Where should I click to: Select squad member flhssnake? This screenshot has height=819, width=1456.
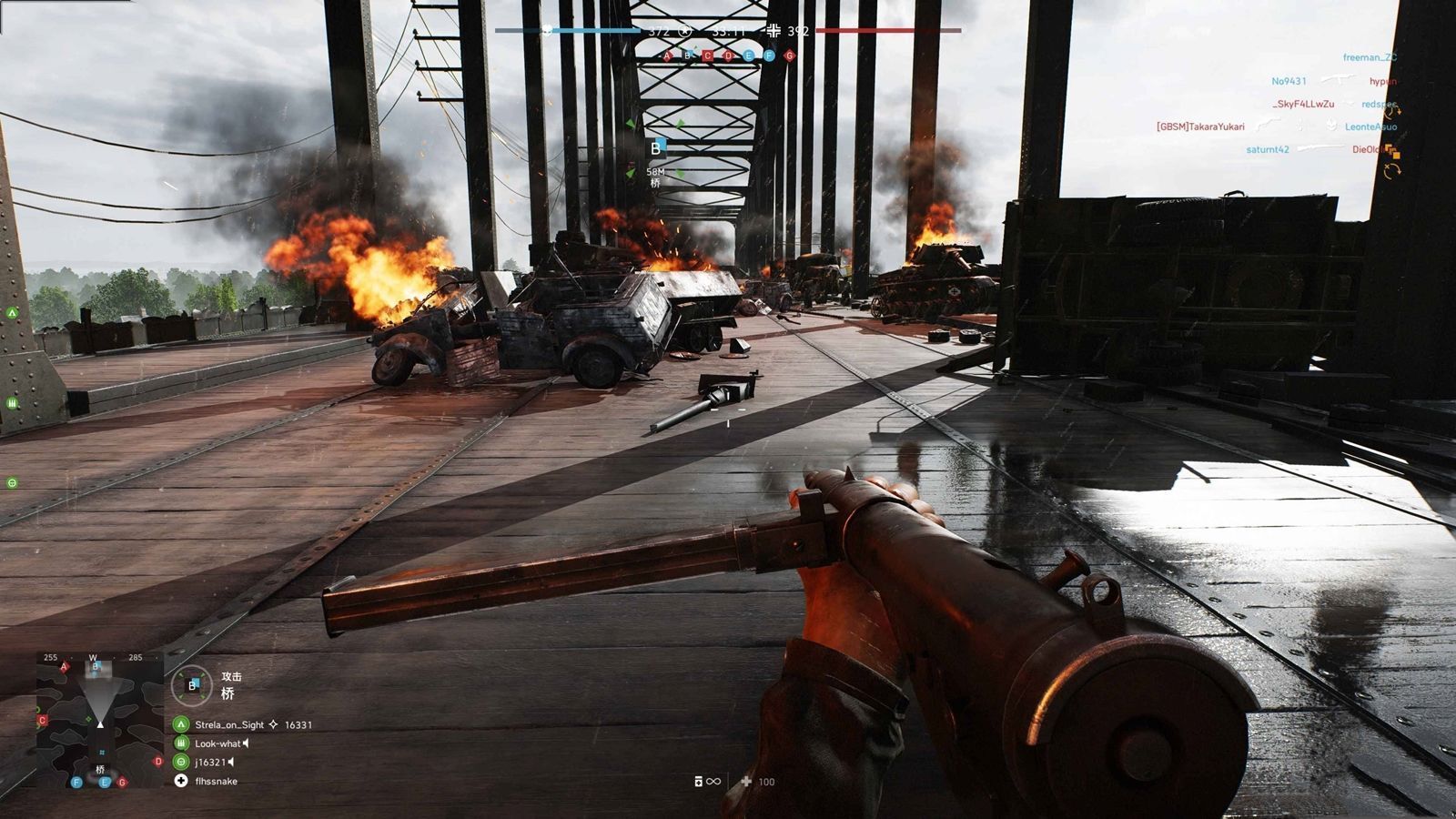[216, 782]
